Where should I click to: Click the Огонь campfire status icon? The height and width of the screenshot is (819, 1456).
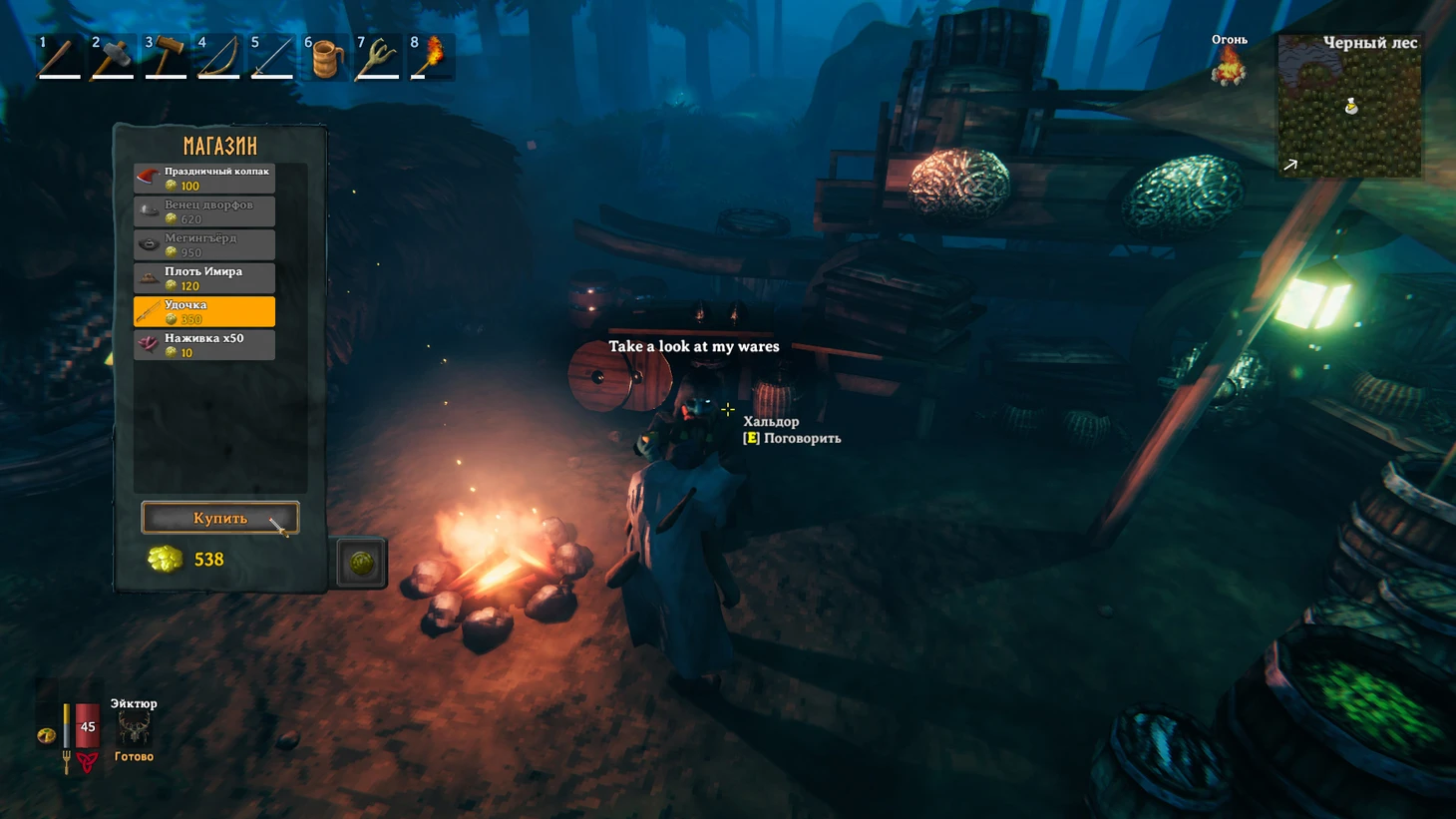pyautogui.click(x=1229, y=68)
